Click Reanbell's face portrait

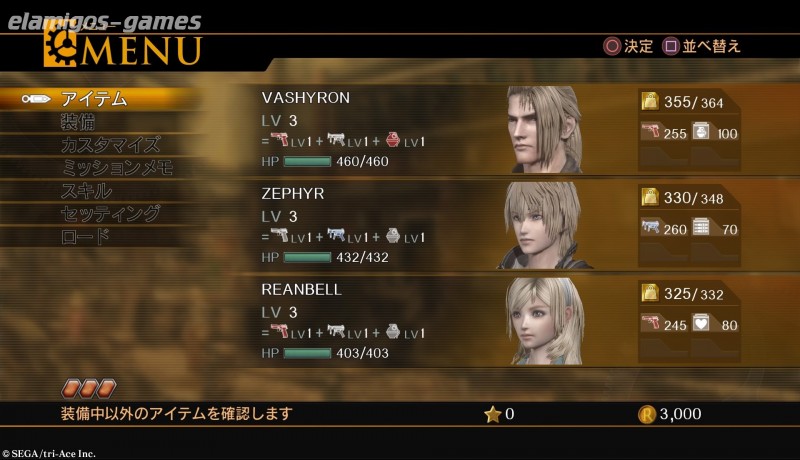[545, 322]
